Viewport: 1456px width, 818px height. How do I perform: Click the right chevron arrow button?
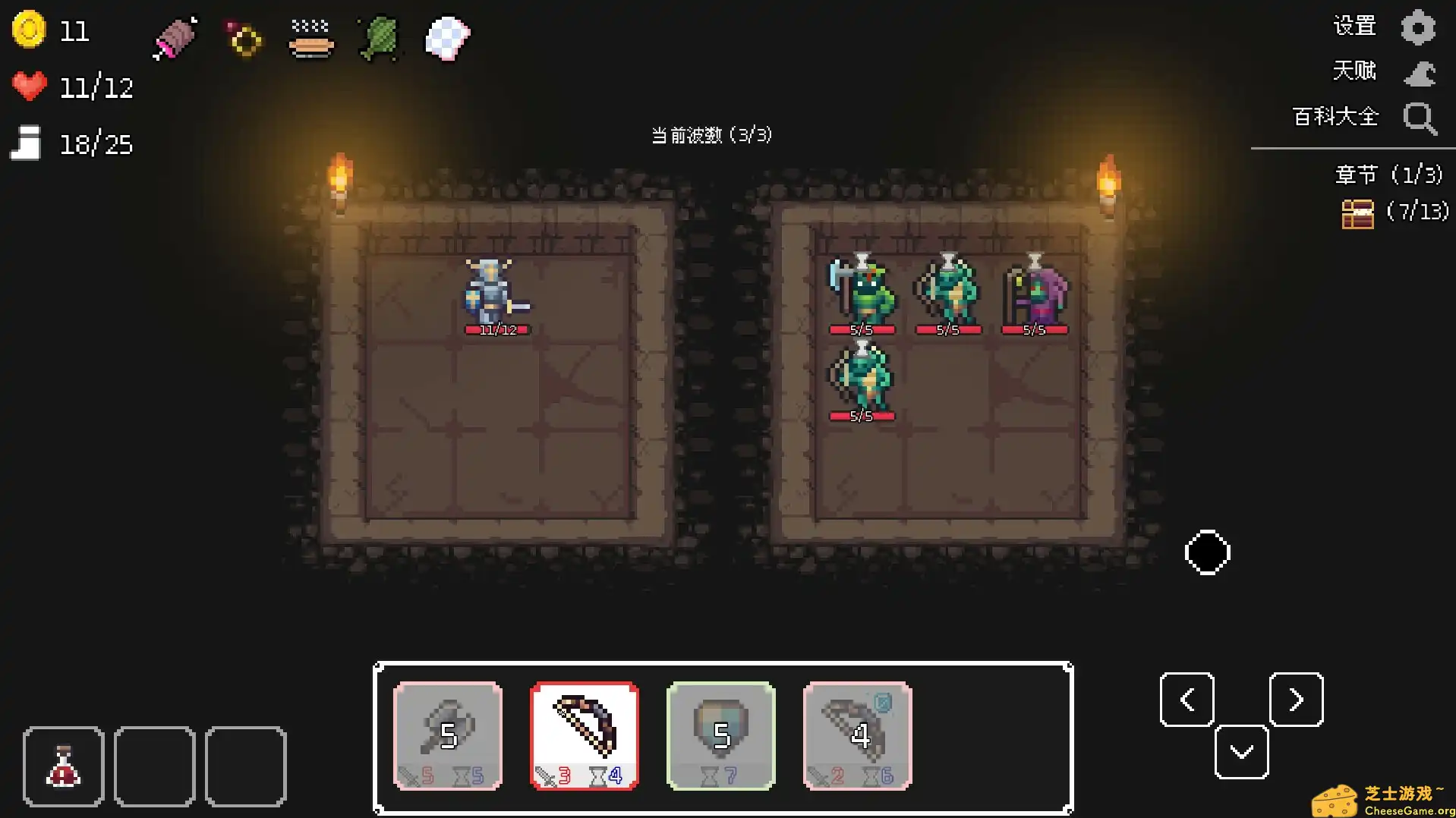pyautogui.click(x=1296, y=699)
